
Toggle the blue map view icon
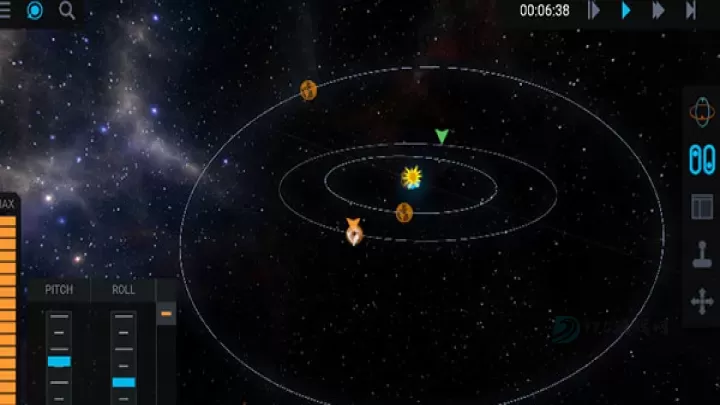(36, 11)
